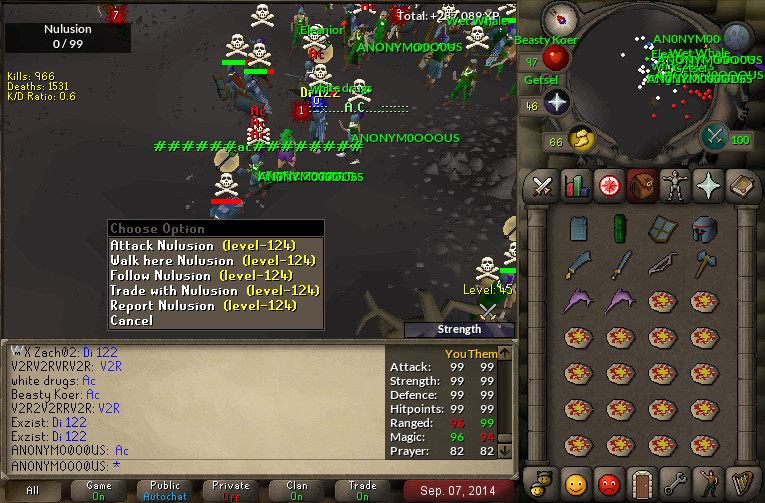Open the Quest list tab
The height and width of the screenshot is (503, 765).
point(607,185)
